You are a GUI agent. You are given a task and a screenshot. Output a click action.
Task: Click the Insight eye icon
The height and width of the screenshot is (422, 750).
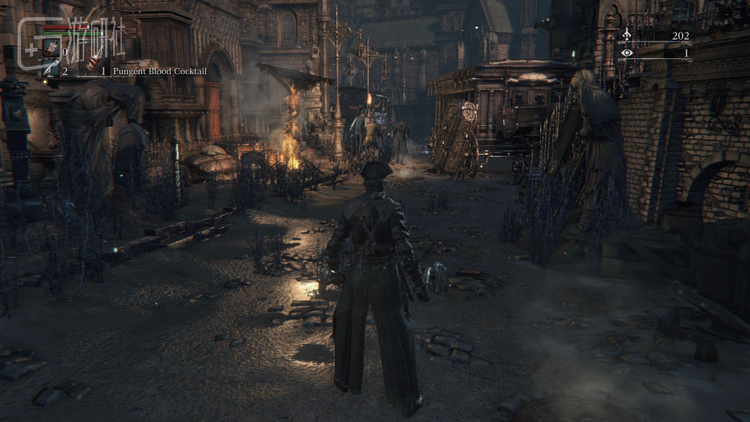[627, 52]
